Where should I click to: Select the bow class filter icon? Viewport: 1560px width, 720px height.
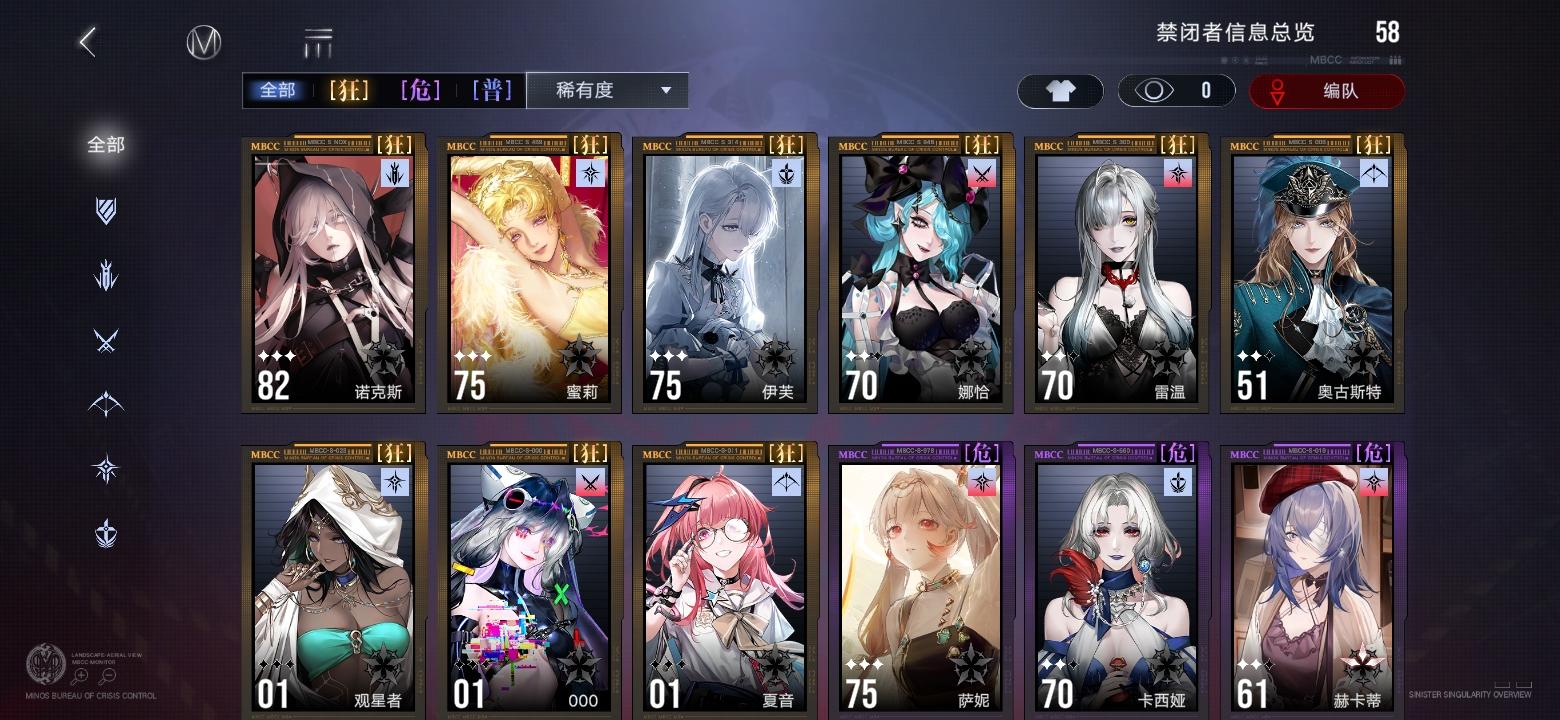(x=105, y=404)
